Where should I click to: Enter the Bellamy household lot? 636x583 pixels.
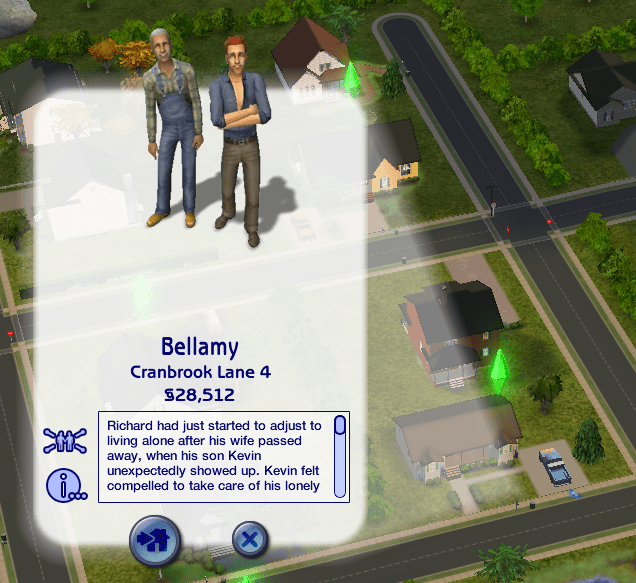pos(155,541)
